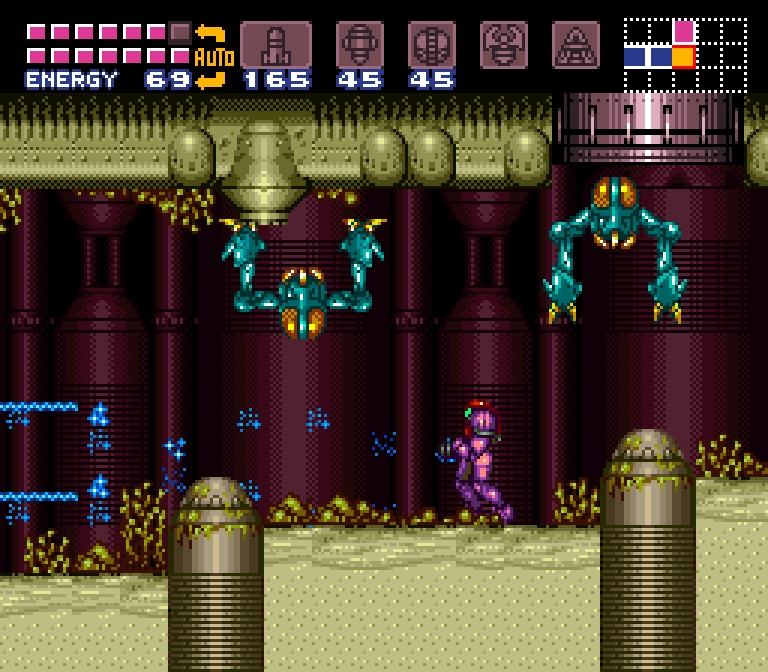Select the super missile icon
Screen dimensions: 768x672
(360, 45)
